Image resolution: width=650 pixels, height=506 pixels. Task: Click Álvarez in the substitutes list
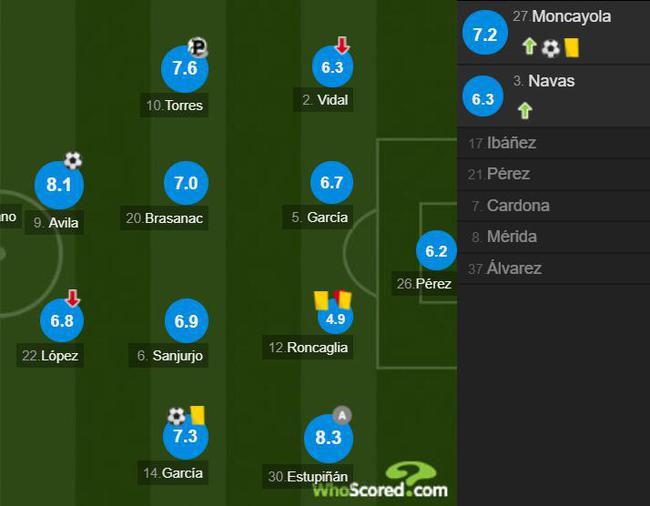coord(513,268)
